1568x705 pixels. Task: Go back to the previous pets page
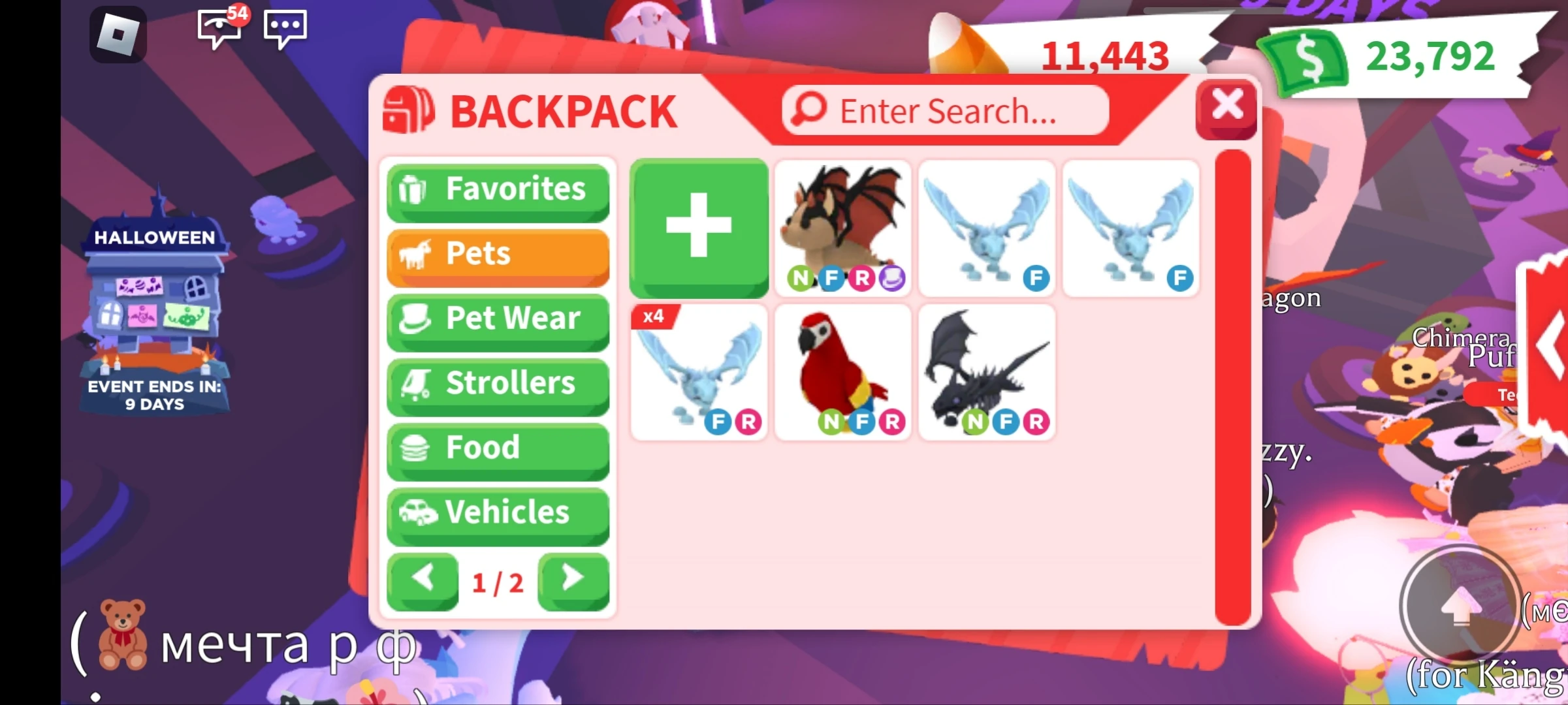coord(423,578)
